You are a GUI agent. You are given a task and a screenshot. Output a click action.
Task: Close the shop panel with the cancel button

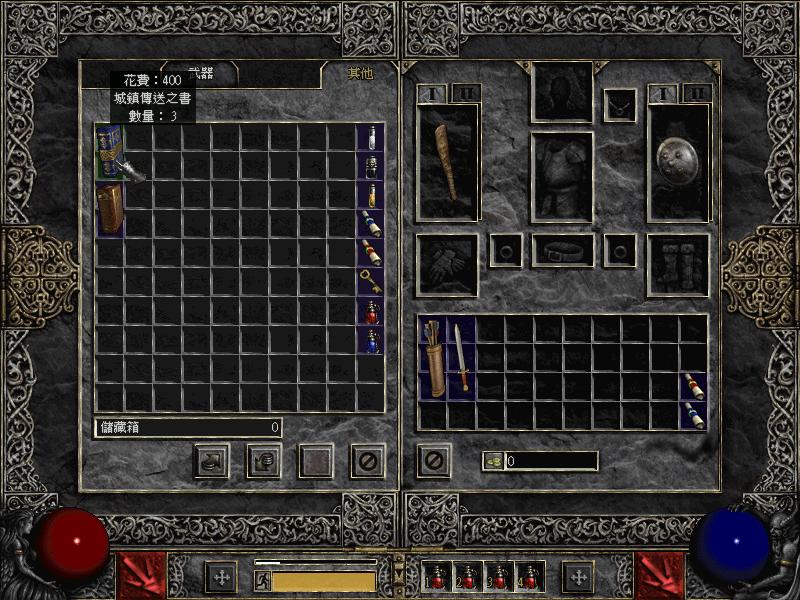pos(367,461)
